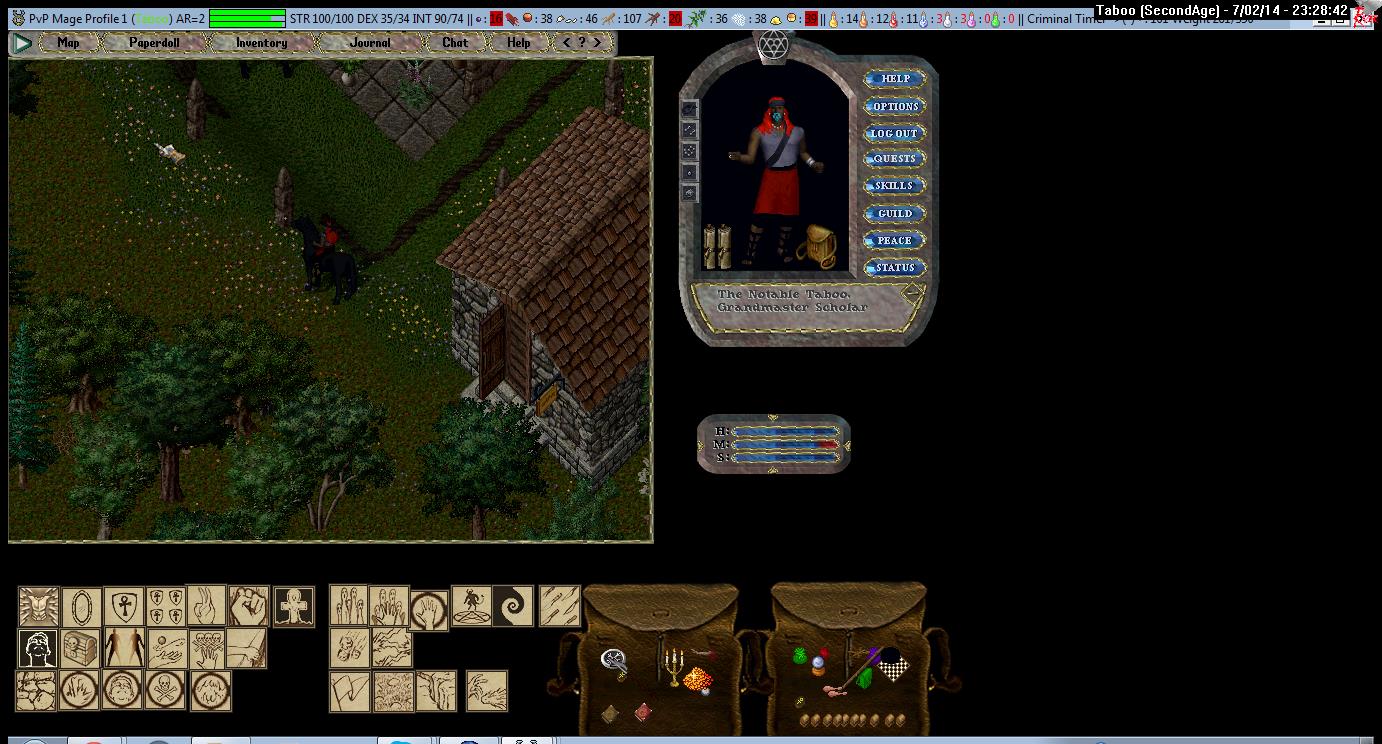Image resolution: width=1382 pixels, height=744 pixels.
Task: Click the LOG OUT button
Action: click(x=894, y=133)
